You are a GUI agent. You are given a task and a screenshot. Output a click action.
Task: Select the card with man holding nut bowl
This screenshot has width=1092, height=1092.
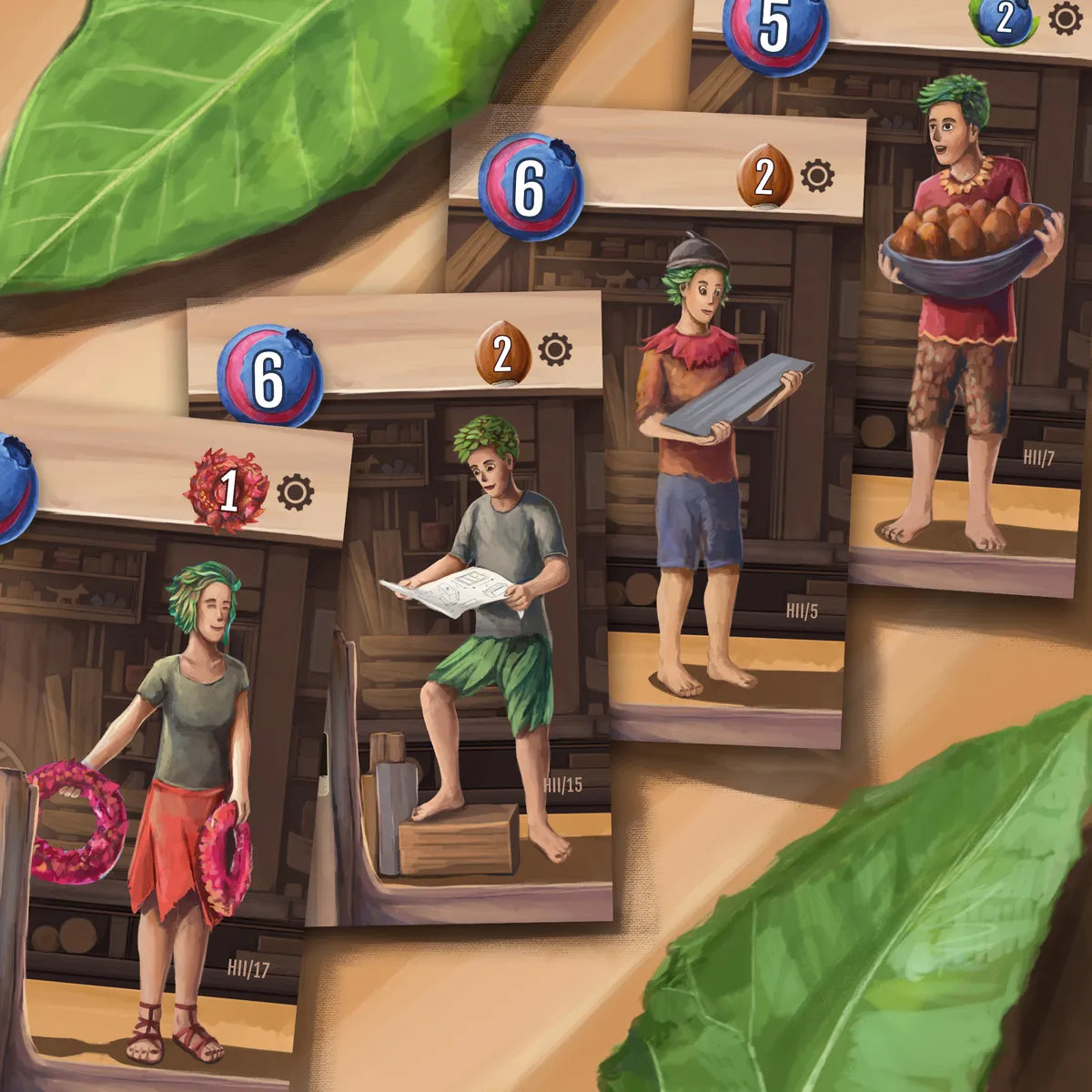point(965,318)
